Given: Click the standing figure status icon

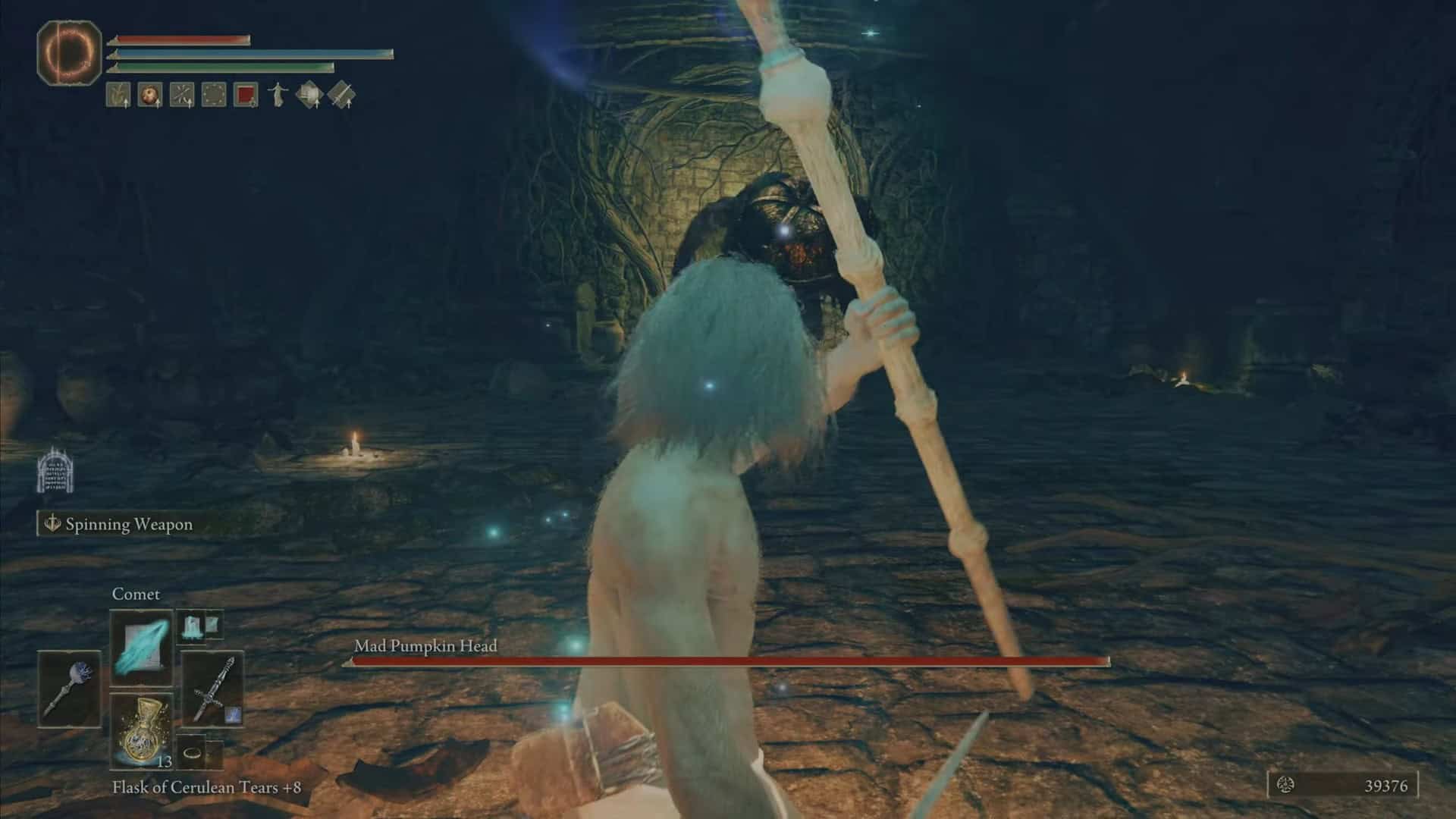Looking at the screenshot, I should pyautogui.click(x=278, y=96).
